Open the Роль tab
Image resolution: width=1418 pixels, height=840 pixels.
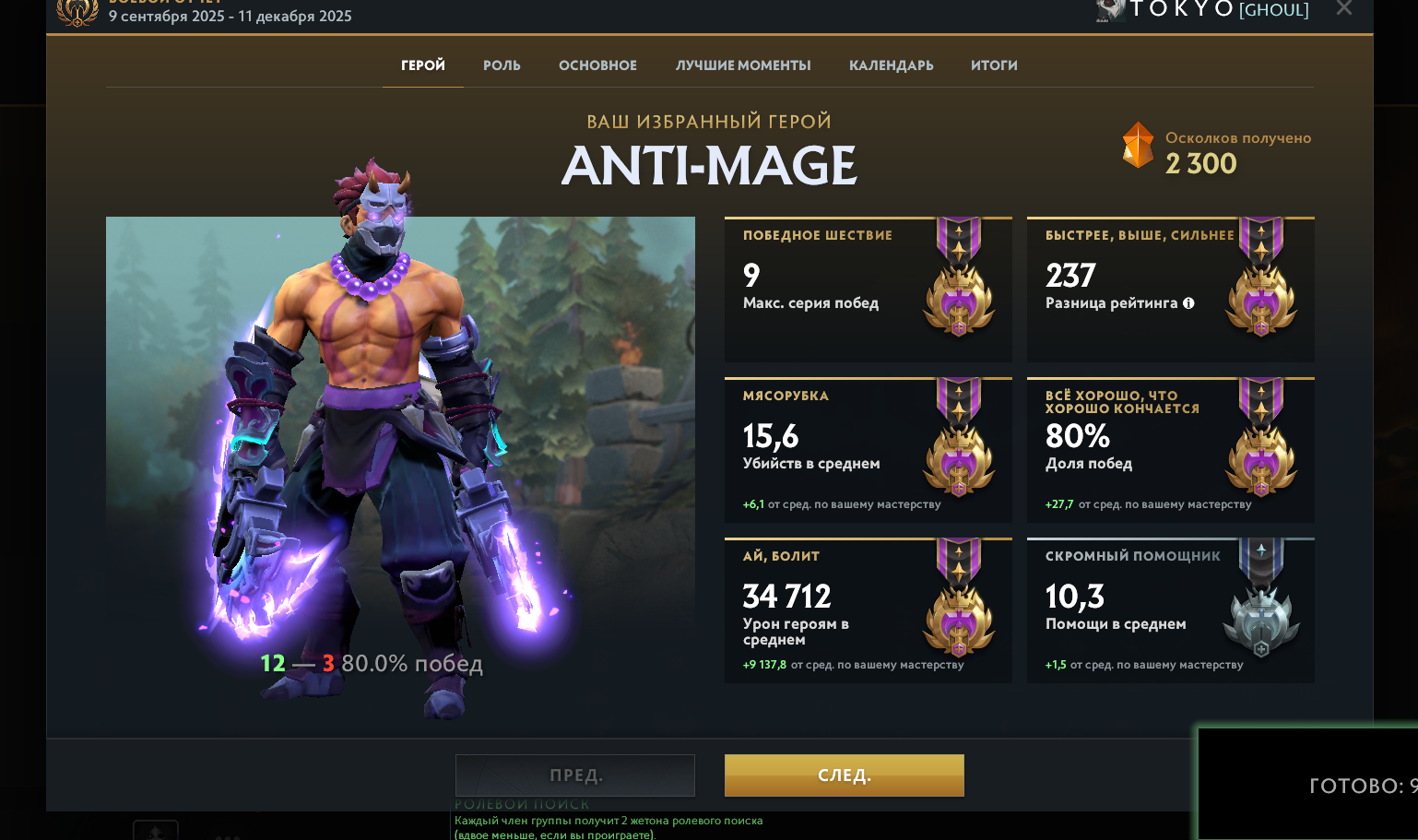coord(502,65)
